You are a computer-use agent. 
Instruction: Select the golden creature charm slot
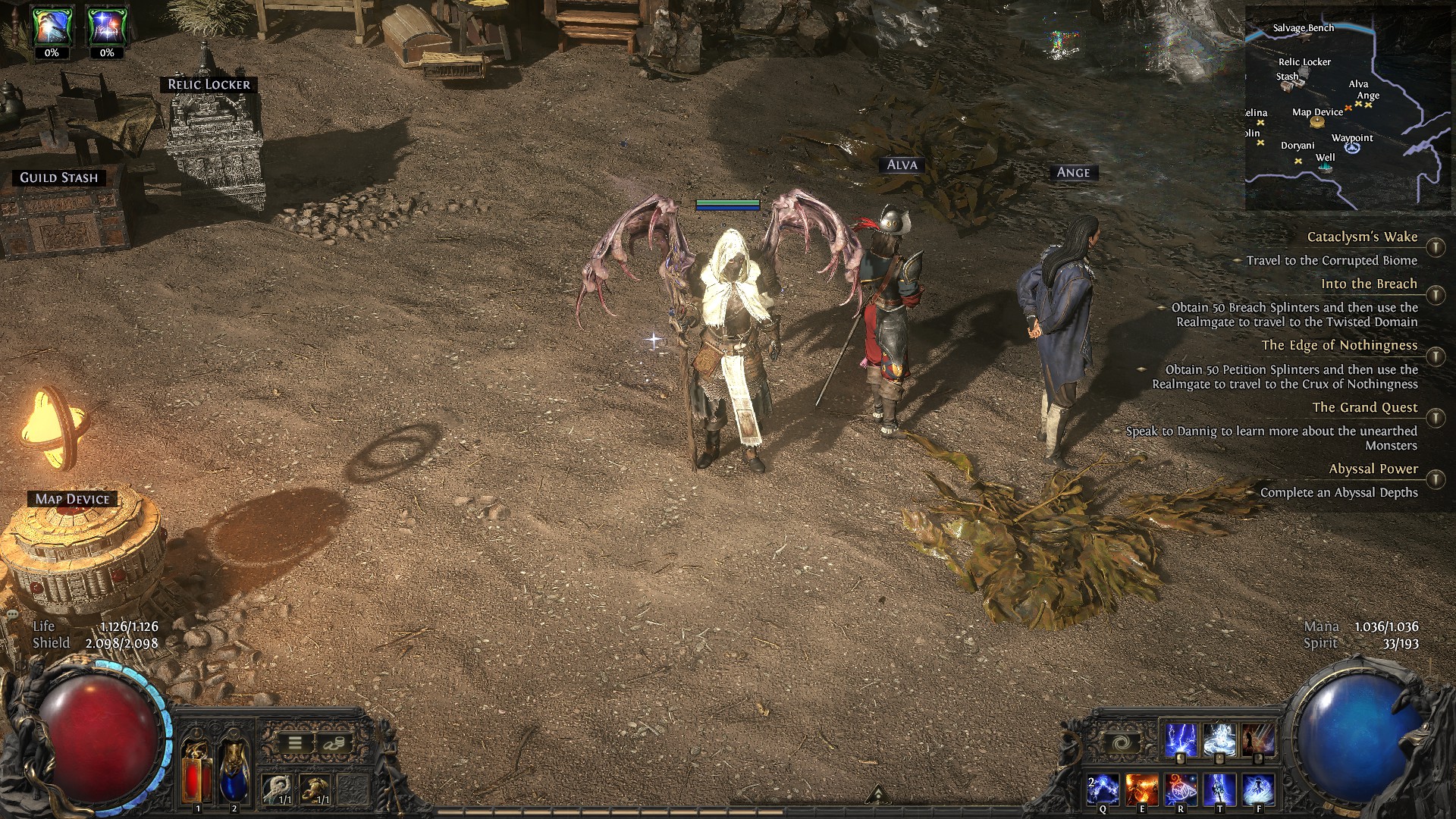pyautogui.click(x=315, y=789)
